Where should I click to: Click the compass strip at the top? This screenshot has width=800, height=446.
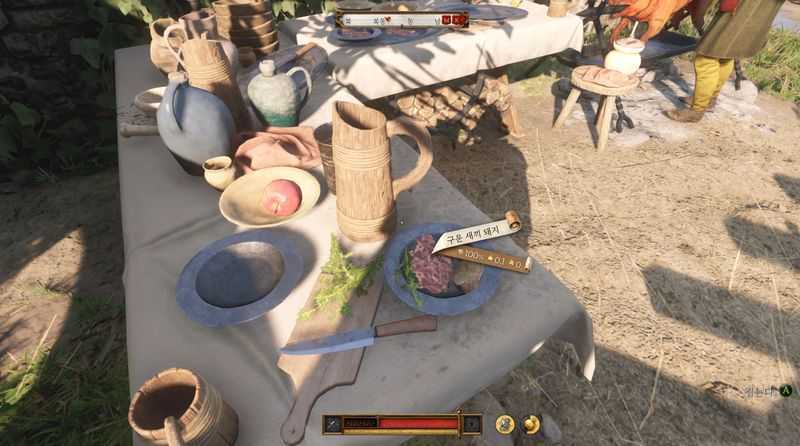pos(402,18)
